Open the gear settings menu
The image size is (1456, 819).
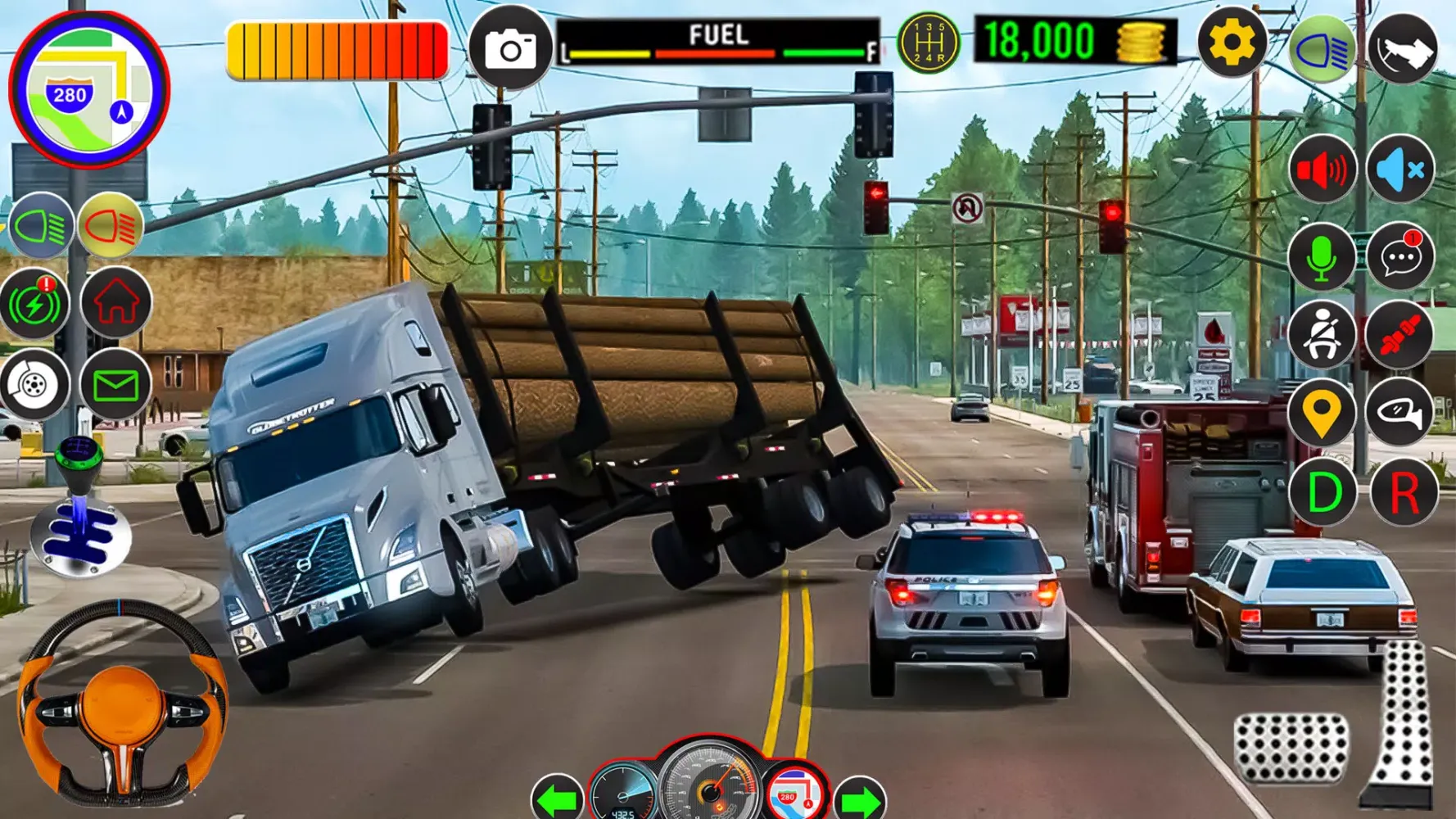click(1232, 43)
